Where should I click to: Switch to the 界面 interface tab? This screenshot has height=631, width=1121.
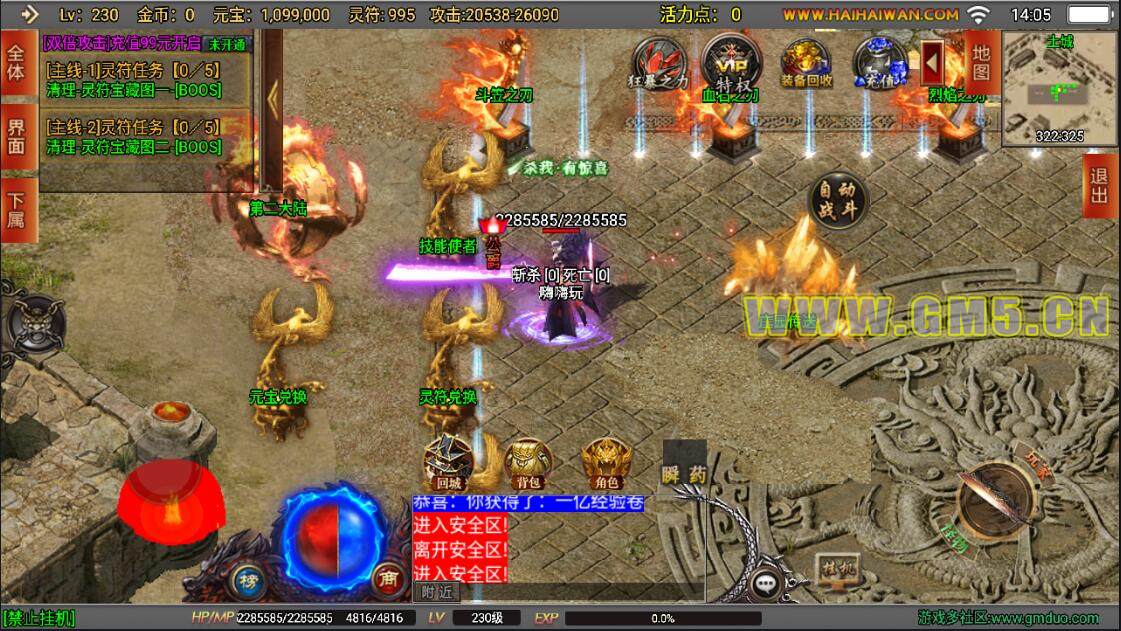click(17, 137)
